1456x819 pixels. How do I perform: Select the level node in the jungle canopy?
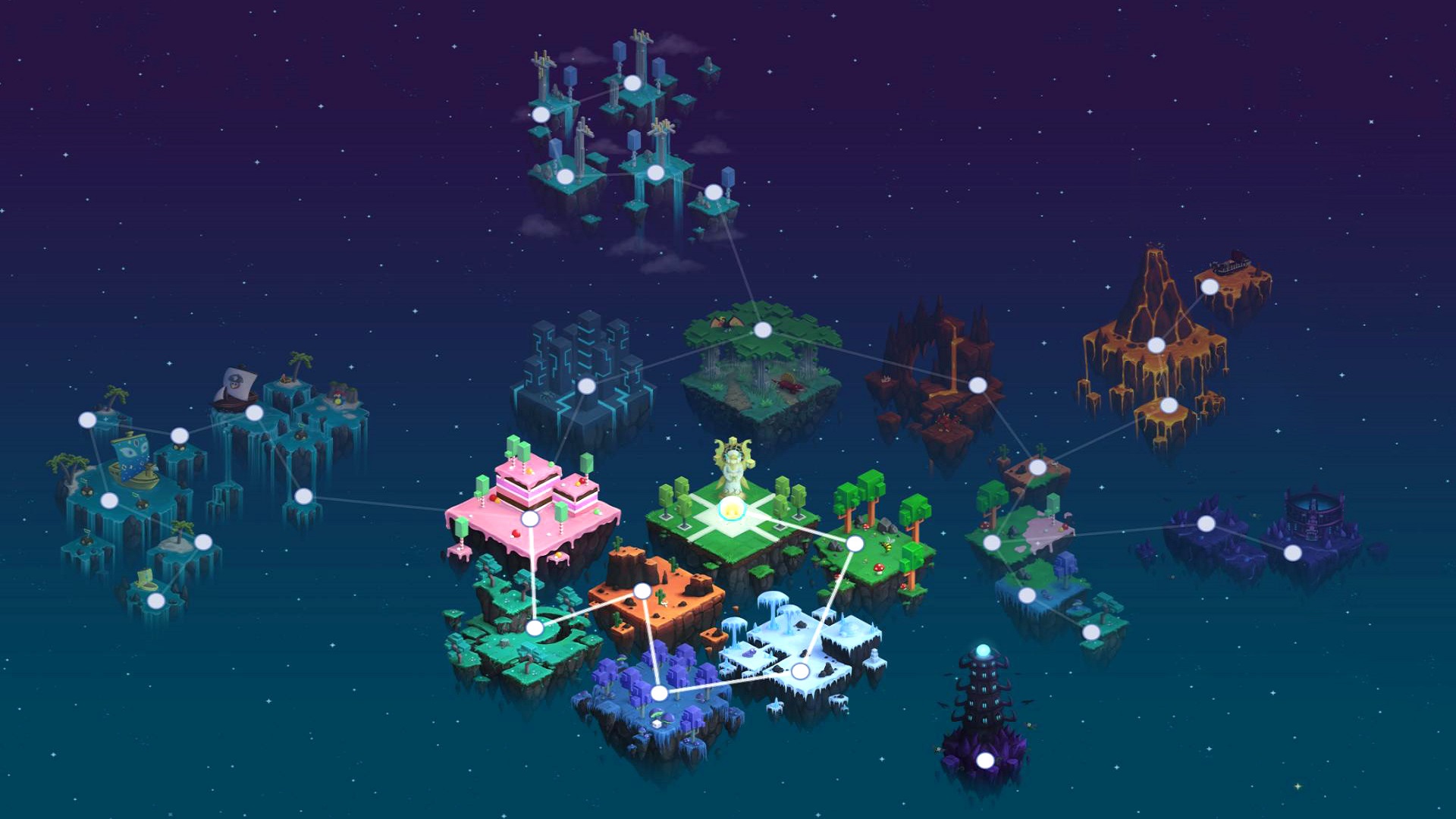click(x=761, y=329)
